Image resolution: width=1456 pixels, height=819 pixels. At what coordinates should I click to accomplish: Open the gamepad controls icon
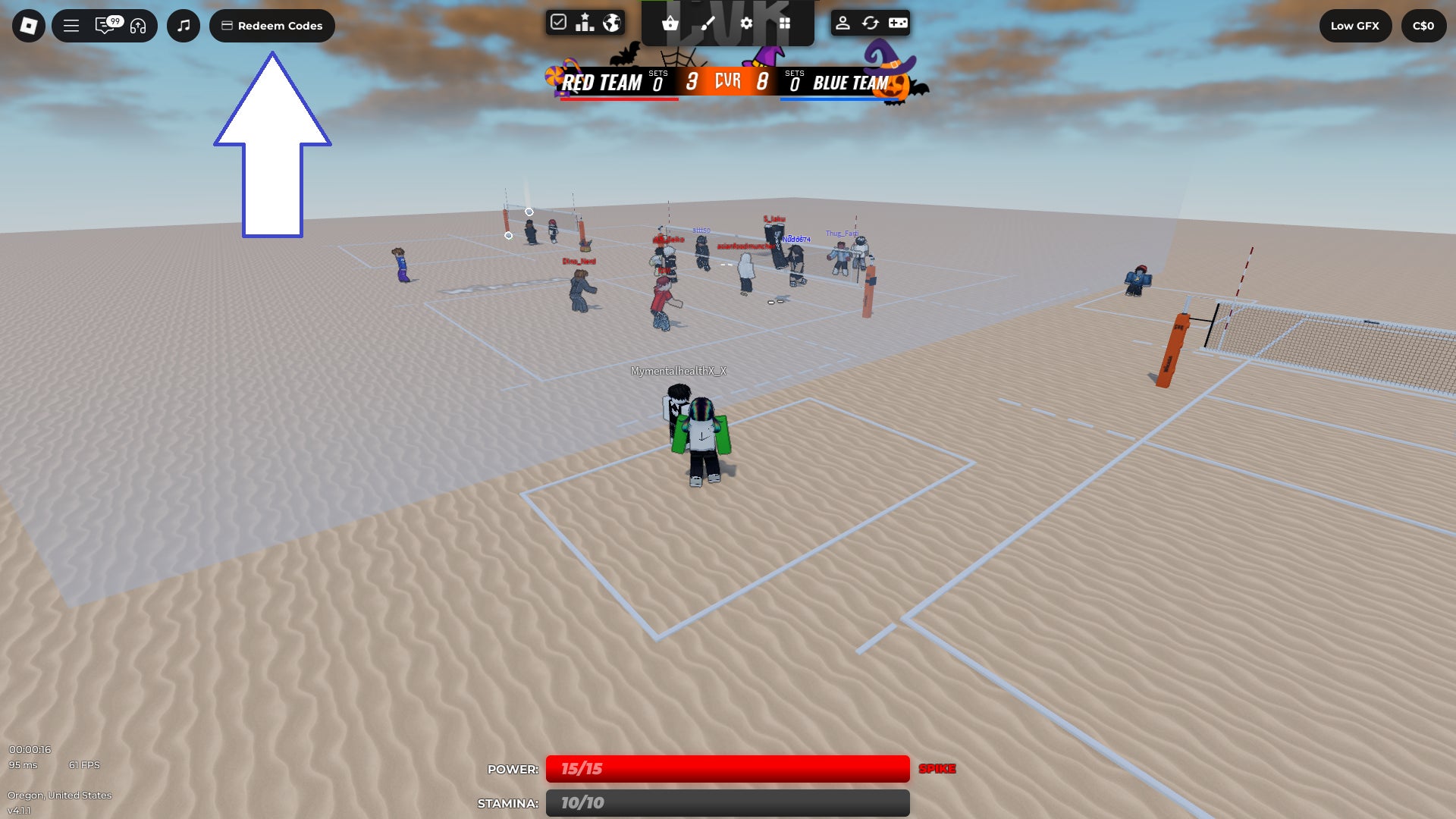pyautogui.click(x=897, y=24)
